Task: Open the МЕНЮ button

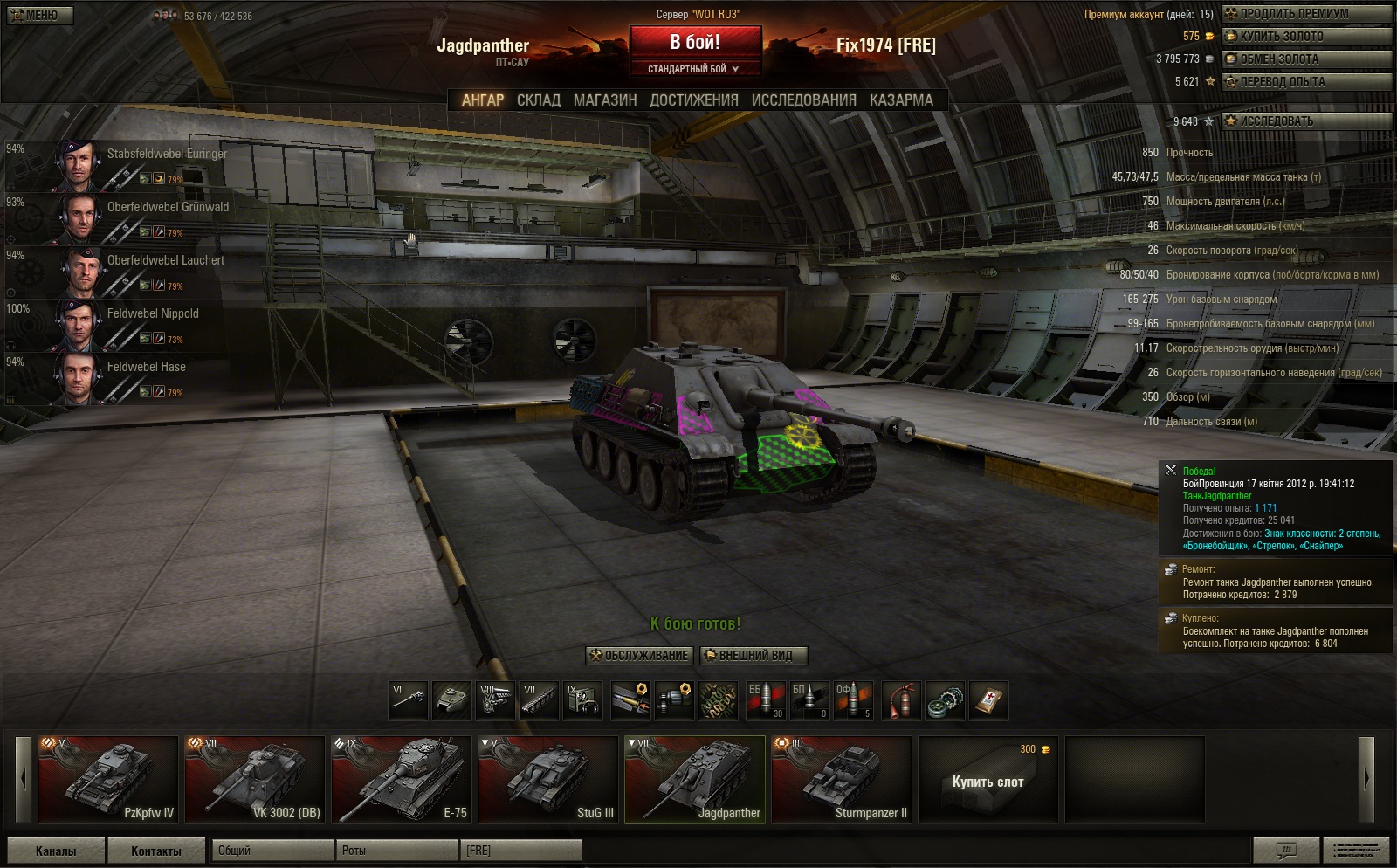Action: coord(40,15)
